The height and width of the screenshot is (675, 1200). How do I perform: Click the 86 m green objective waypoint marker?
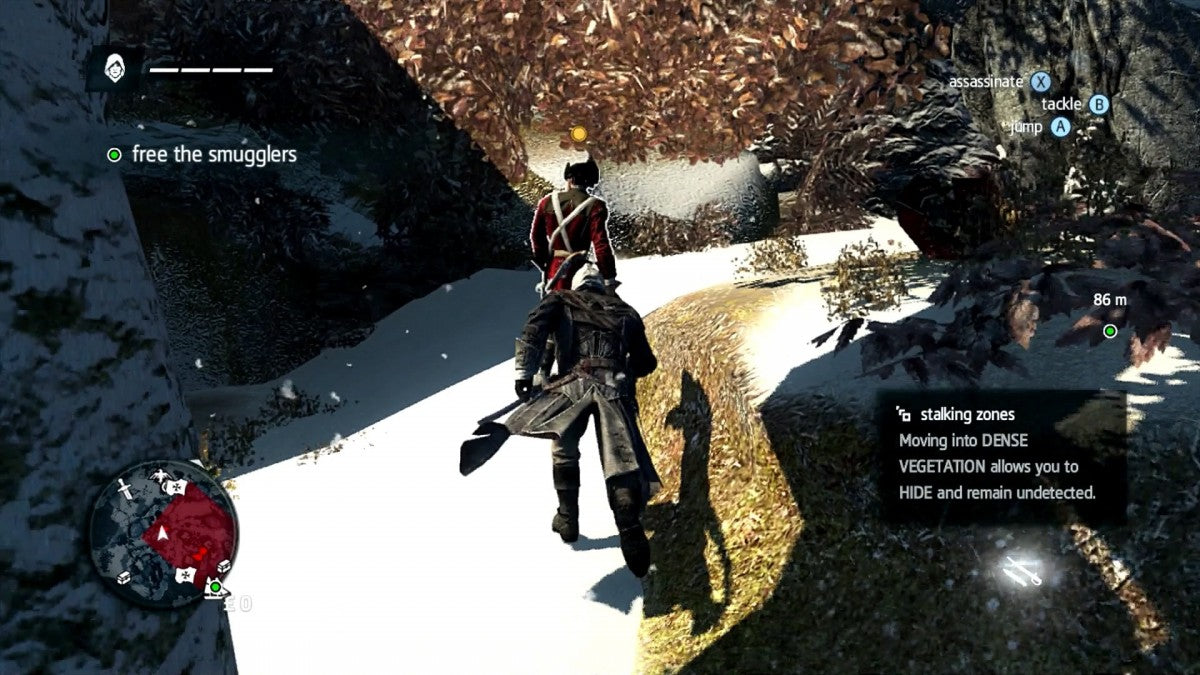(x=1109, y=331)
